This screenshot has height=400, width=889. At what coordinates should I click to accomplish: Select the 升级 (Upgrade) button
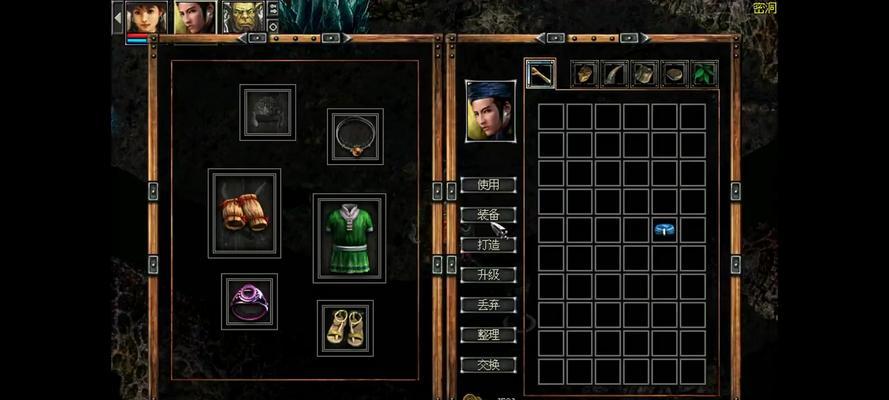[488, 275]
